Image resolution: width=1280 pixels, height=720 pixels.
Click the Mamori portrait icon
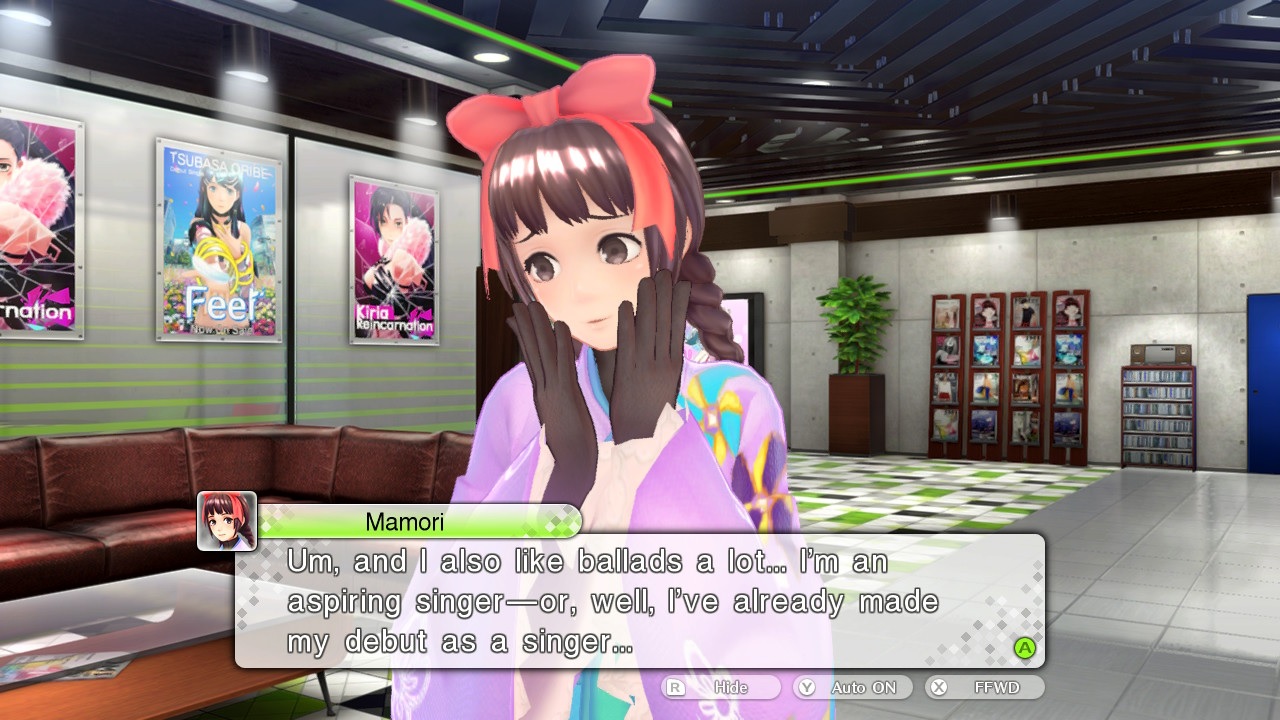click(225, 522)
